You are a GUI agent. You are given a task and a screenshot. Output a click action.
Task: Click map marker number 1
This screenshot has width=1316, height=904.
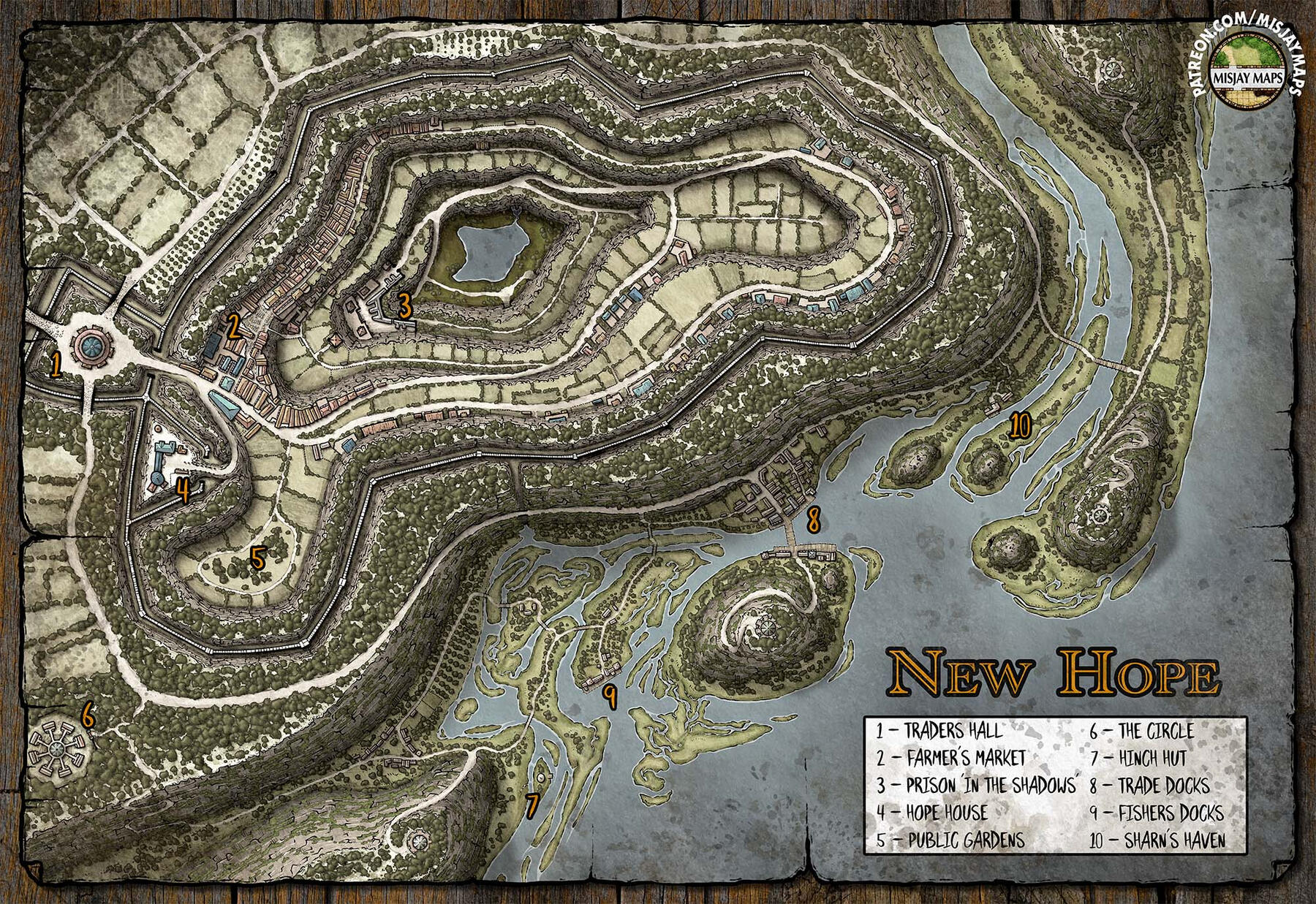coord(55,363)
